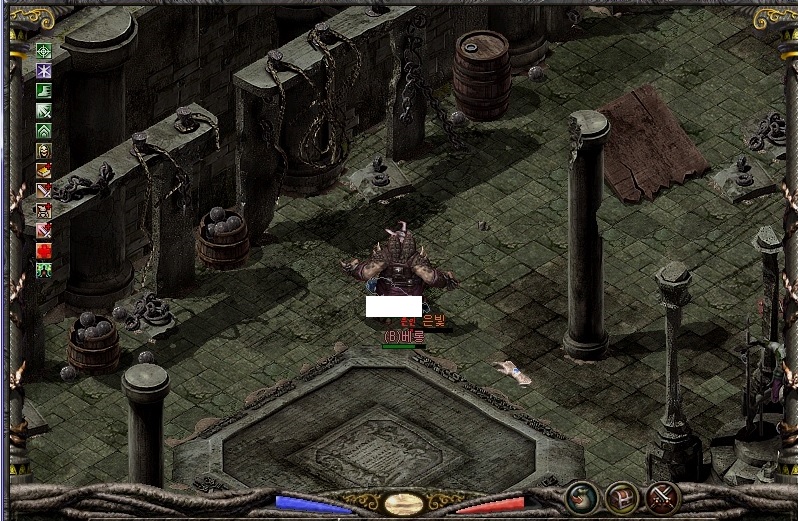Click the golden oval centre emblem
Screen dimensions: 798x521
[403, 503]
